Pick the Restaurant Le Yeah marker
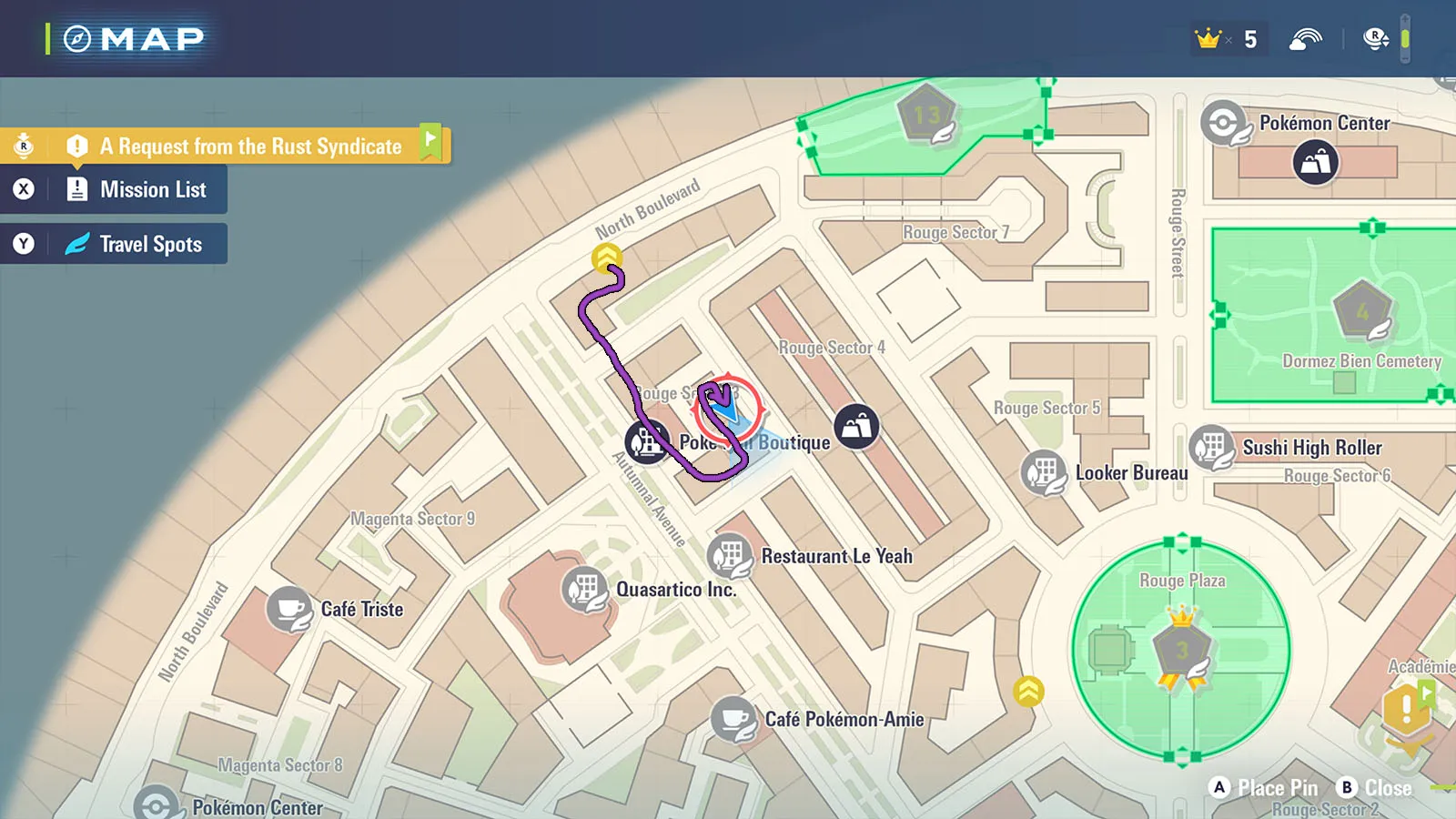 729,555
